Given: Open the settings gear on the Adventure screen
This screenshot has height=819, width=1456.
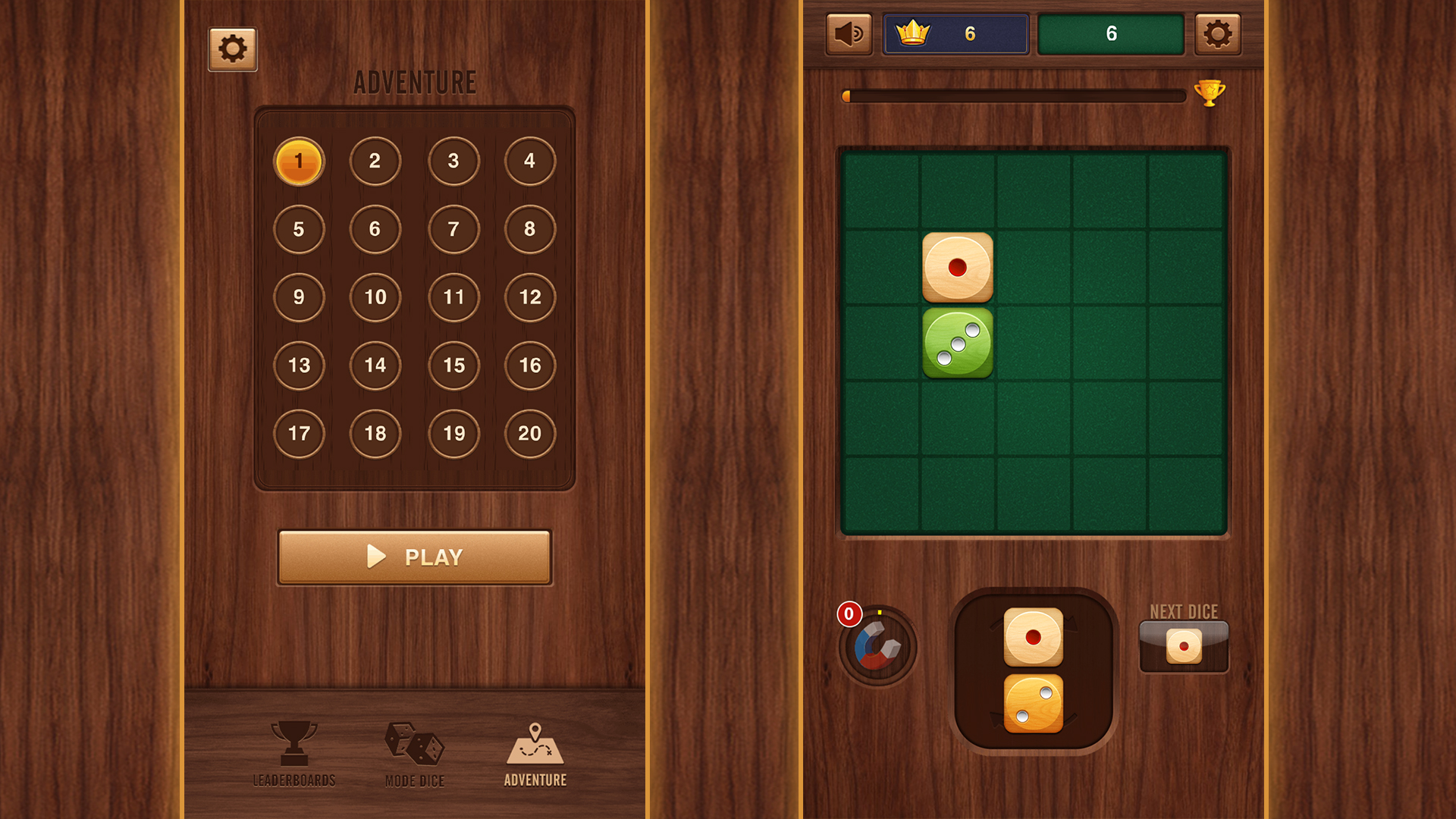Looking at the screenshot, I should click(232, 47).
